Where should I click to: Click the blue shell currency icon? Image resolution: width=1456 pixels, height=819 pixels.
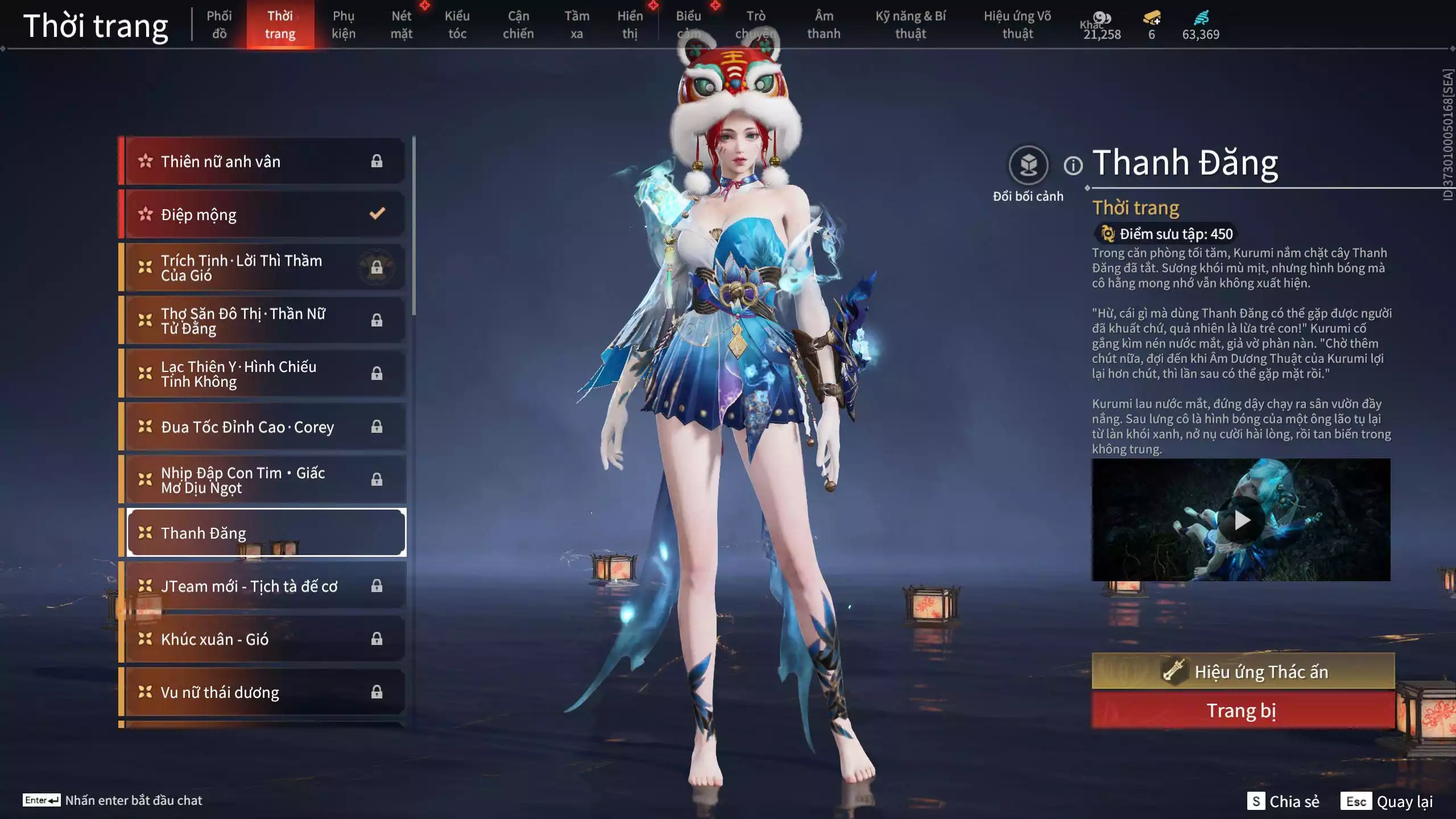pyautogui.click(x=1201, y=18)
